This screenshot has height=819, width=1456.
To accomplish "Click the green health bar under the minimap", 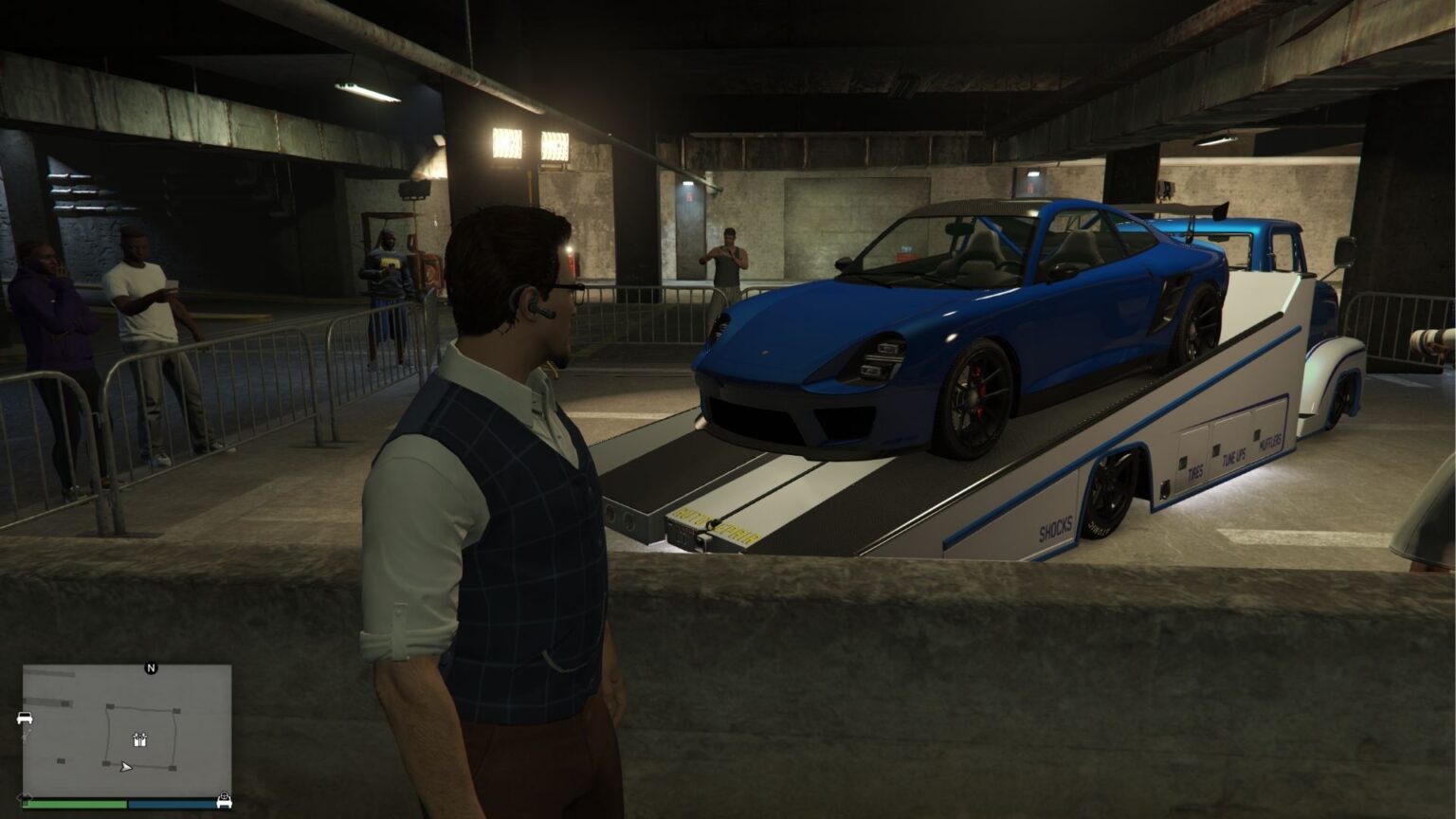I will click(x=76, y=803).
